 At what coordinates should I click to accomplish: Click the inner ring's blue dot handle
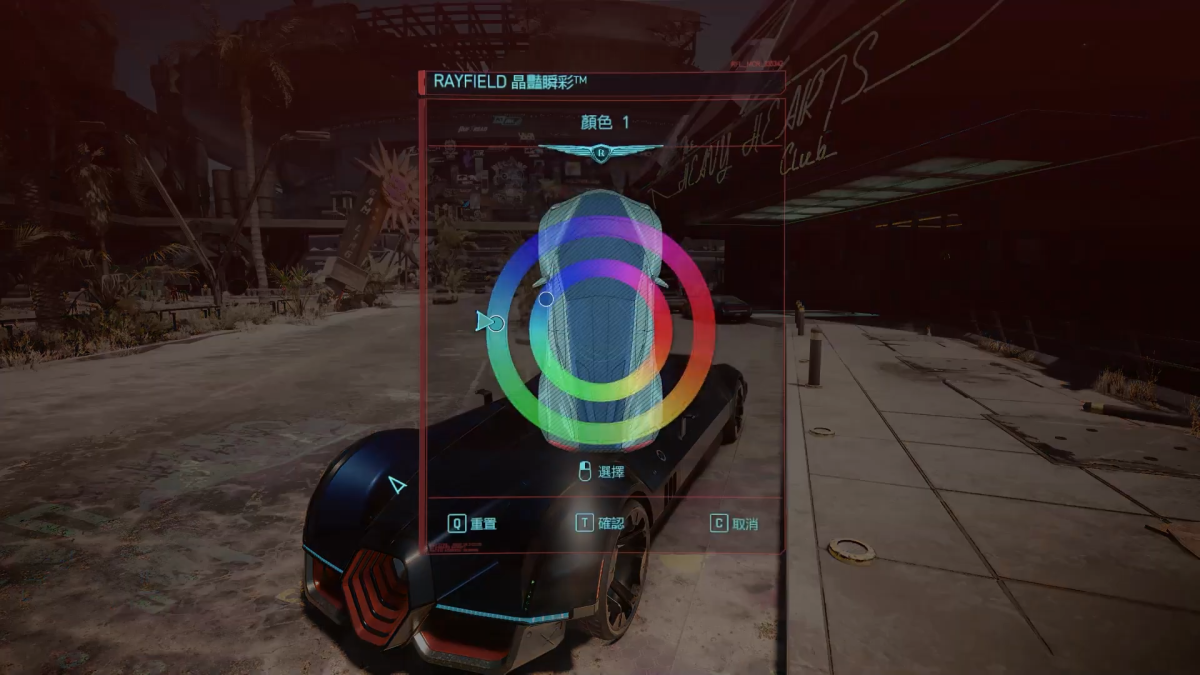[x=546, y=298]
